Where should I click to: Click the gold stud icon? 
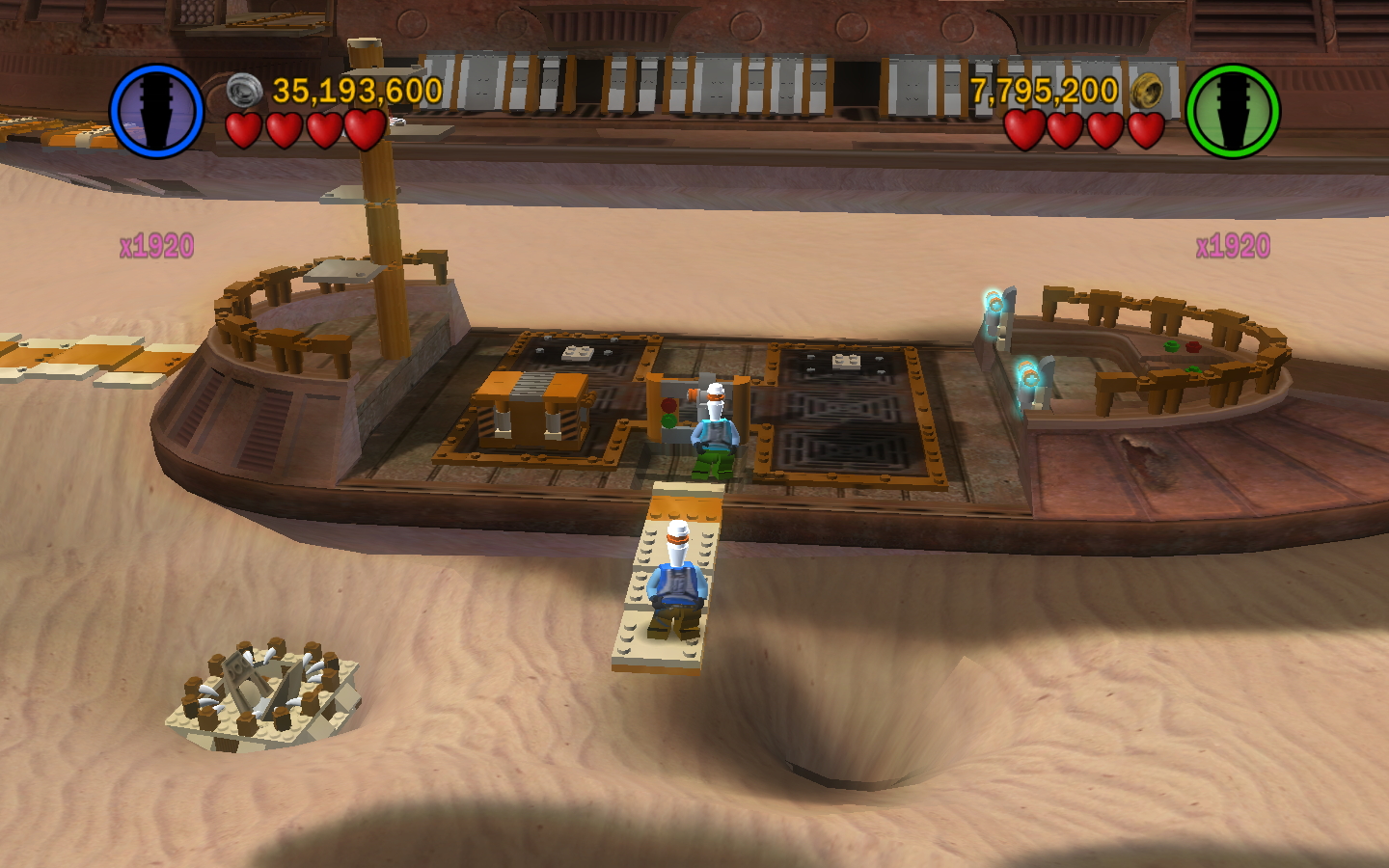click(1147, 91)
